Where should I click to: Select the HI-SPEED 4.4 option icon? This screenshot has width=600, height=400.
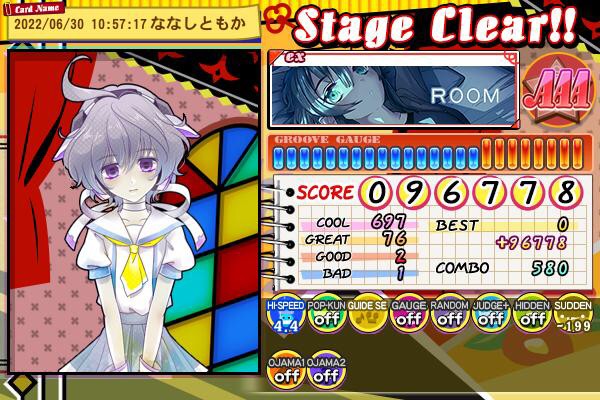point(284,319)
